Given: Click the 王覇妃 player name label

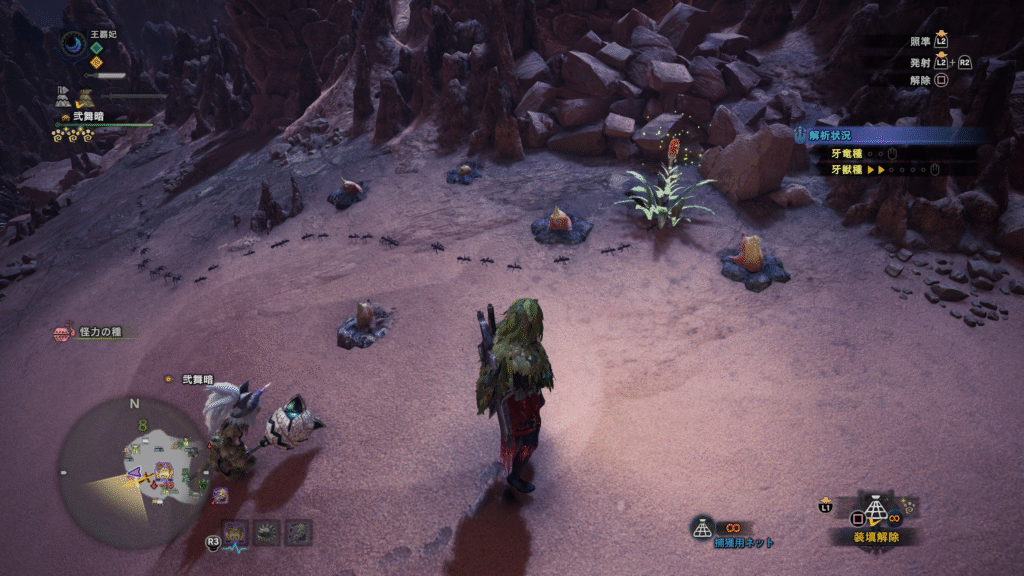Looking at the screenshot, I should click(x=104, y=33).
